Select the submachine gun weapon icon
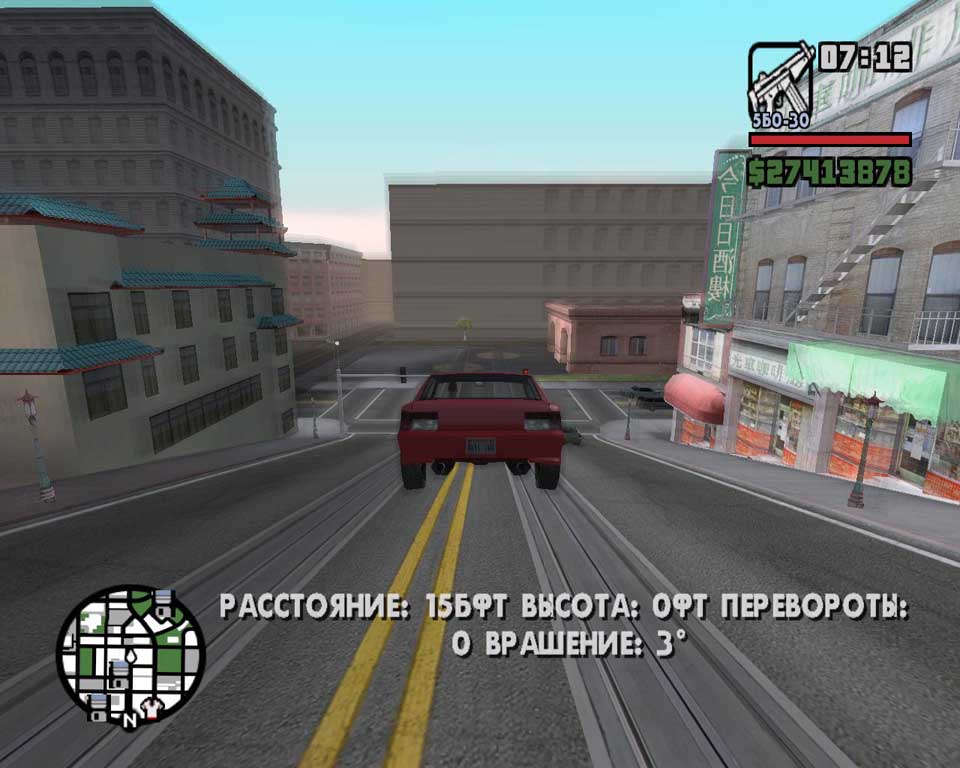Viewport: 960px width, 768px height. click(781, 80)
